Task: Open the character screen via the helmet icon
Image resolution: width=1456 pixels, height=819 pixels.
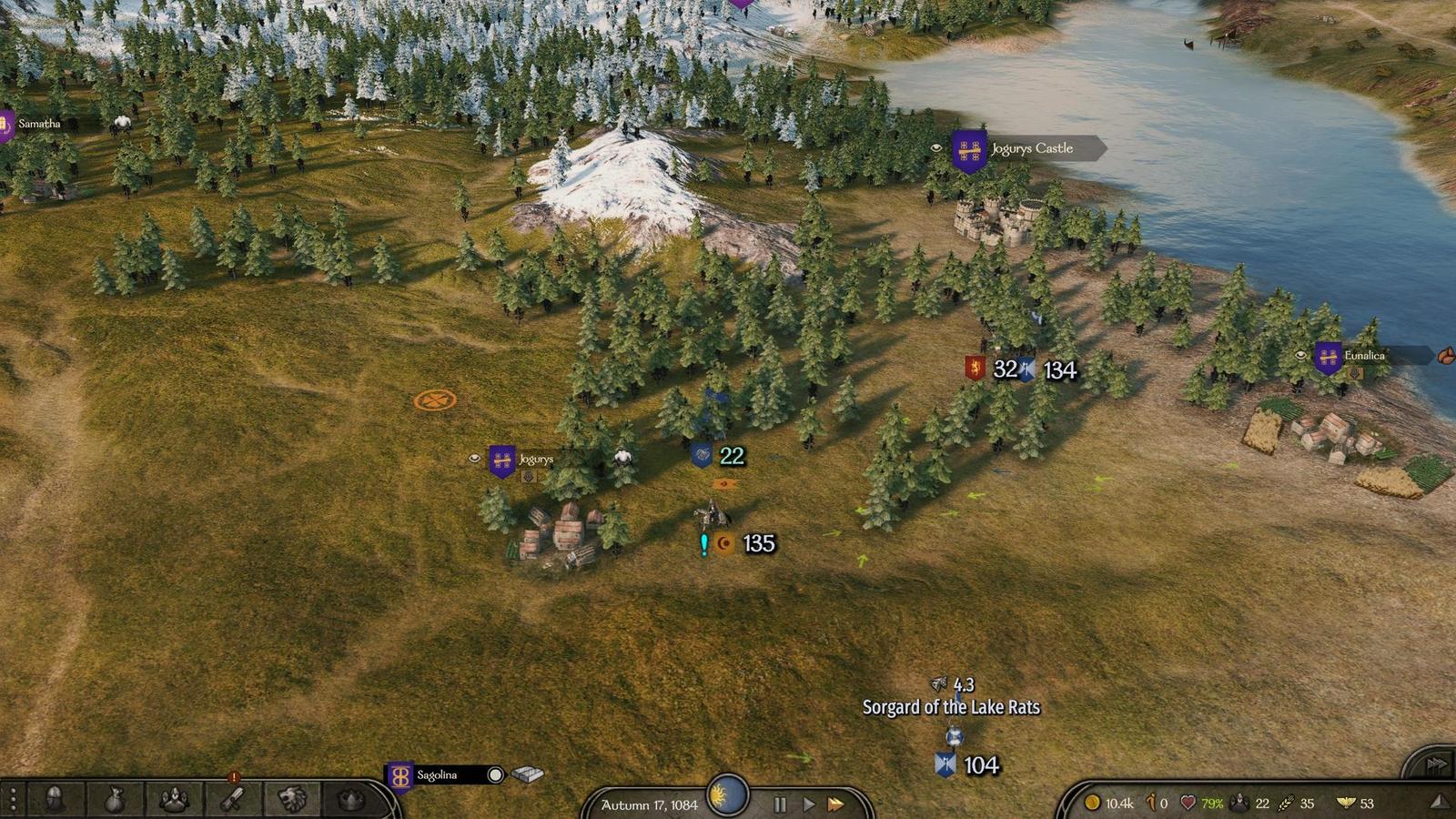Action: 56,800
